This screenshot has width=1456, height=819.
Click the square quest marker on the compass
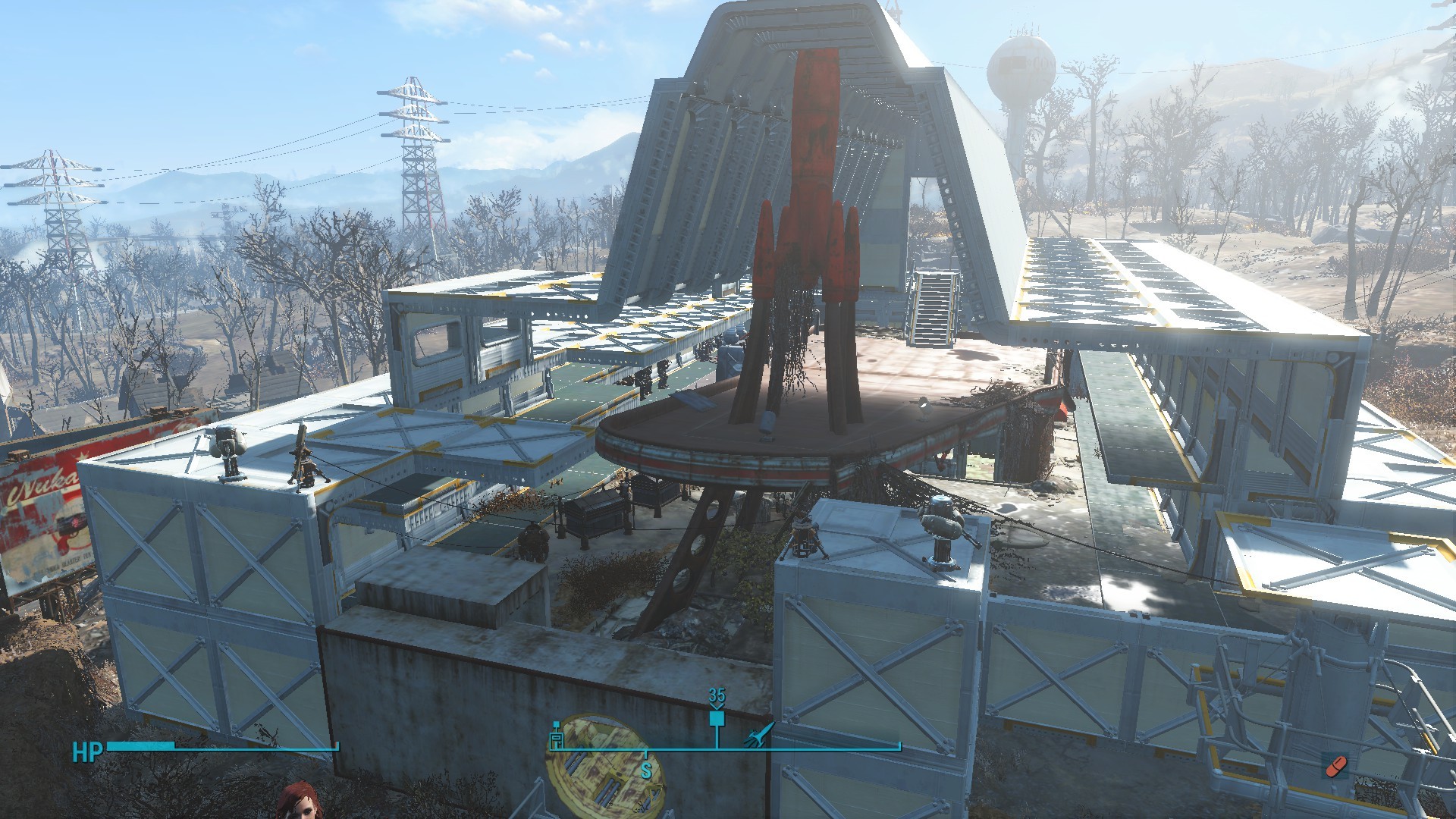coord(717,718)
